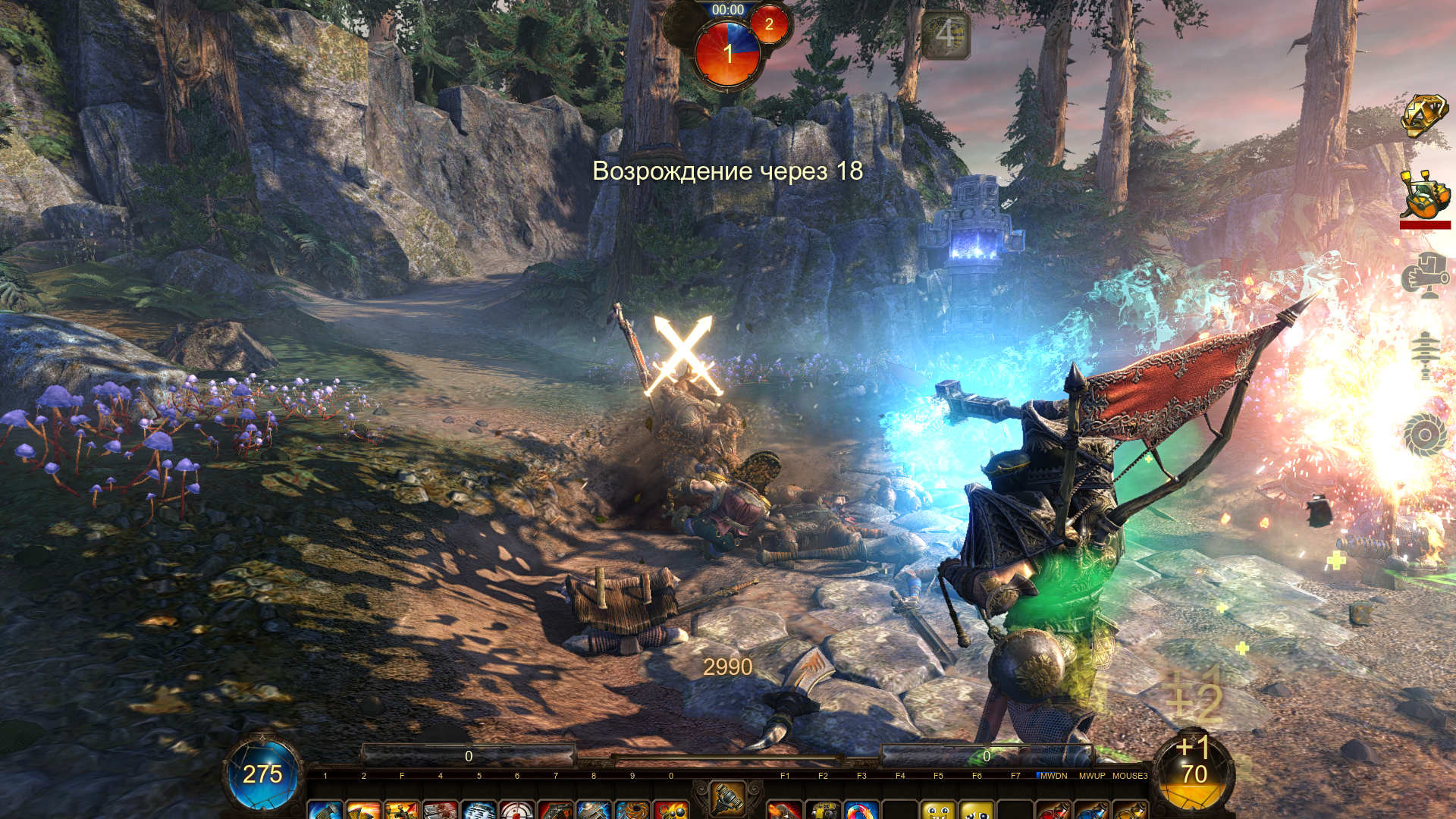Click the stone tile numbered 4
1456x819 pixels.
tap(946, 35)
